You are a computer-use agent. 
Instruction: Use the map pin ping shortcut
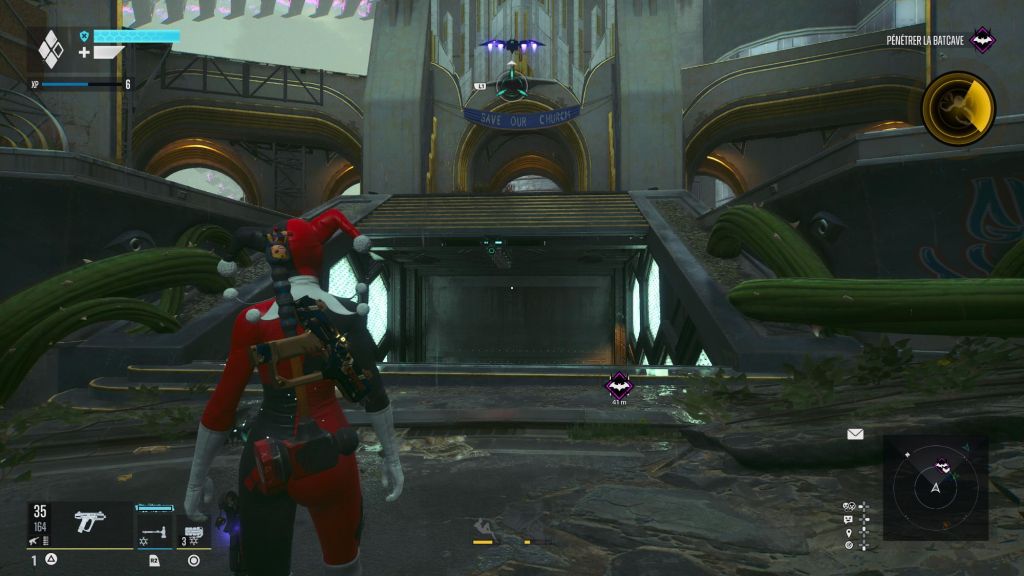coord(849,532)
